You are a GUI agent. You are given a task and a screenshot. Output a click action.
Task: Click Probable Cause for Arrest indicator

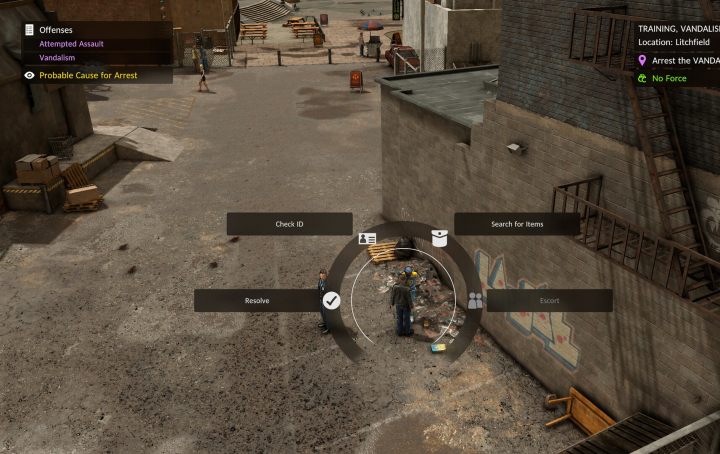[x=88, y=75]
